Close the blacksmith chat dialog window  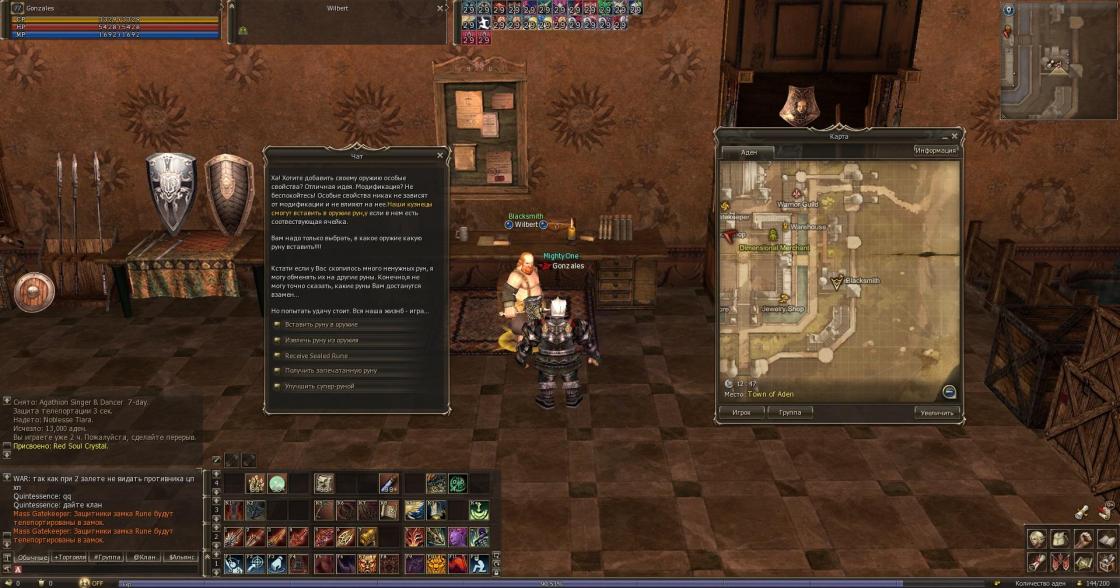(x=440, y=155)
